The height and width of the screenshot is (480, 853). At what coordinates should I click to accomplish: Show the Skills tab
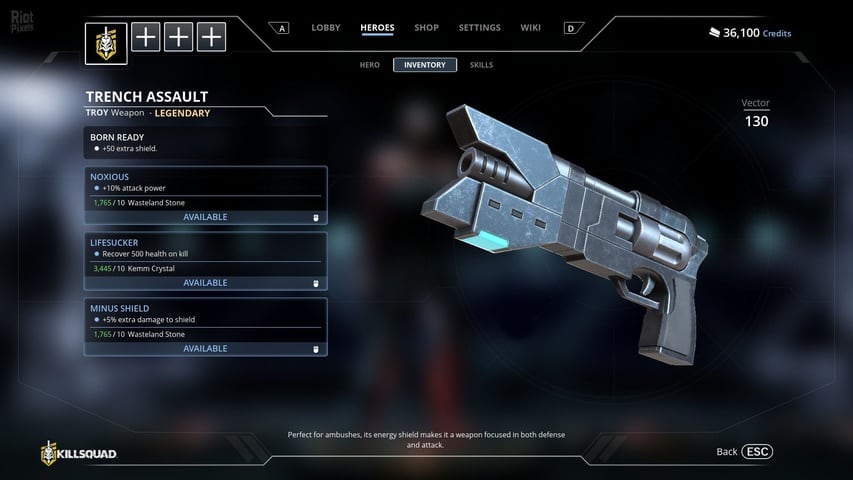click(481, 65)
